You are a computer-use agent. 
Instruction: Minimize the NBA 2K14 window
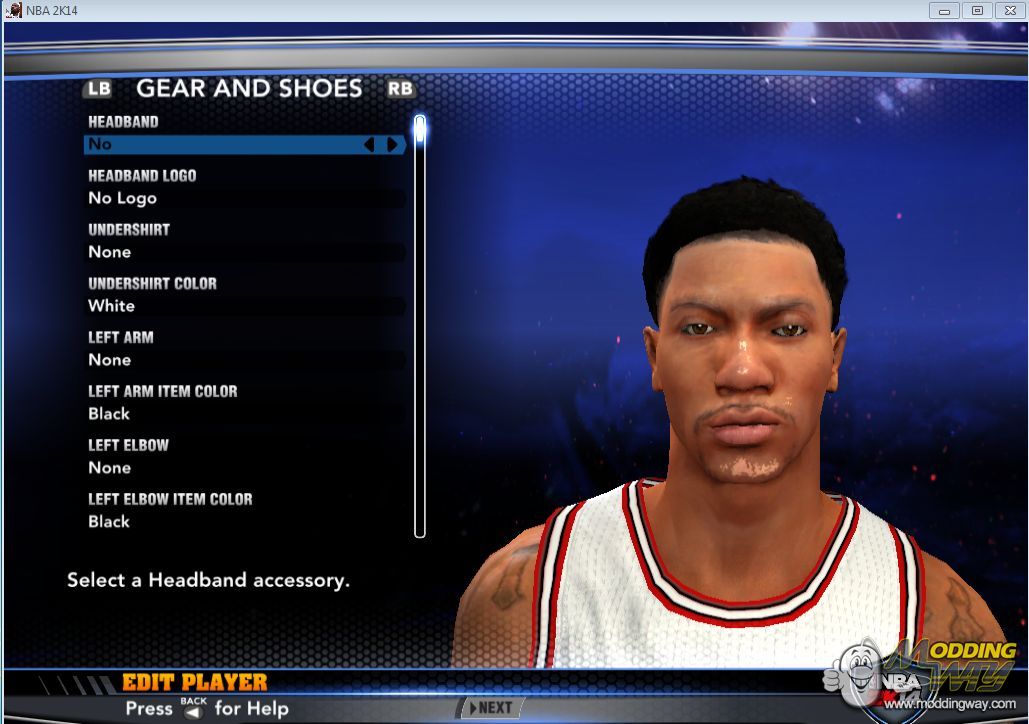pyautogui.click(x=943, y=10)
